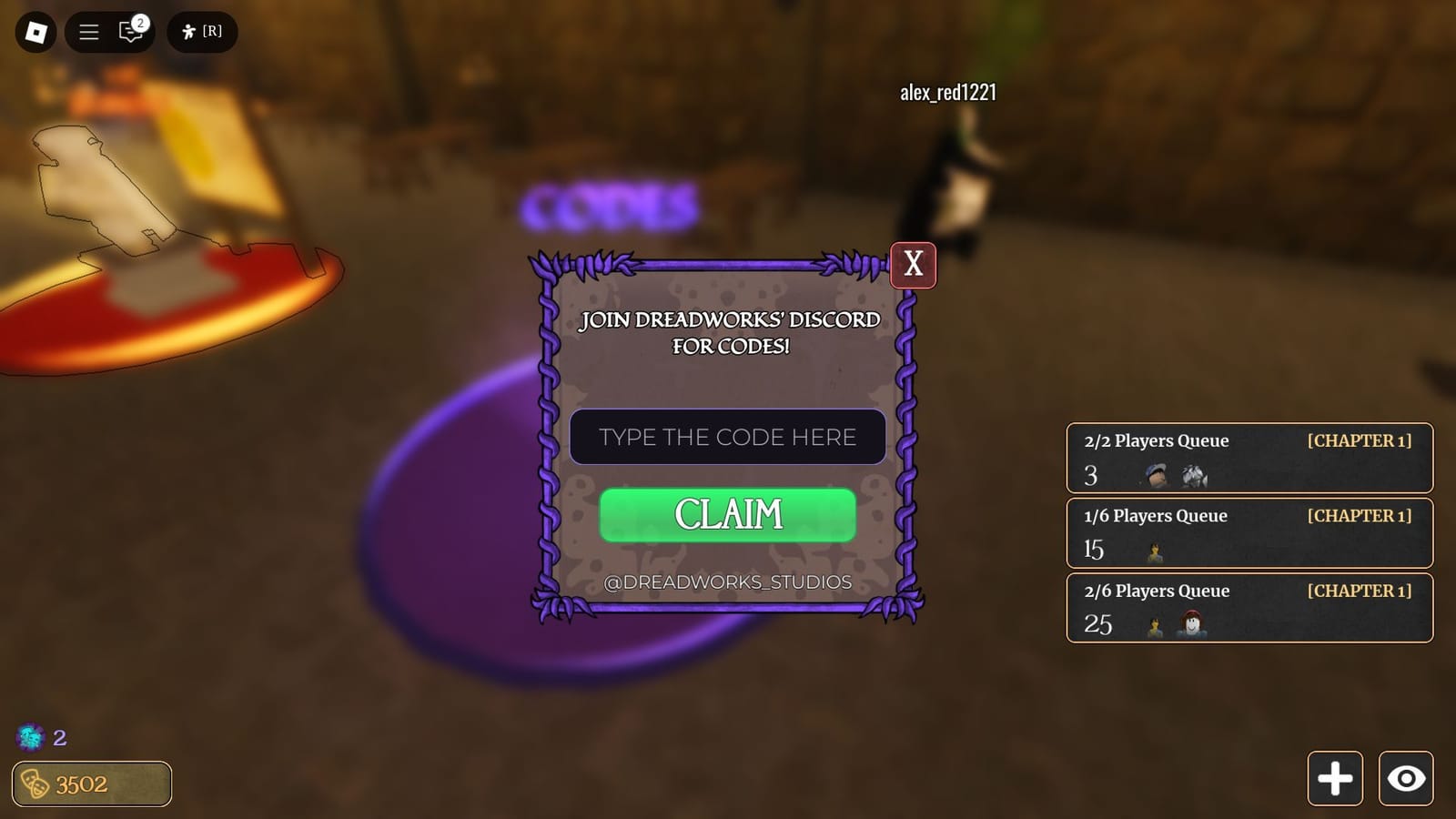Open the hamburger menu

pos(88,31)
